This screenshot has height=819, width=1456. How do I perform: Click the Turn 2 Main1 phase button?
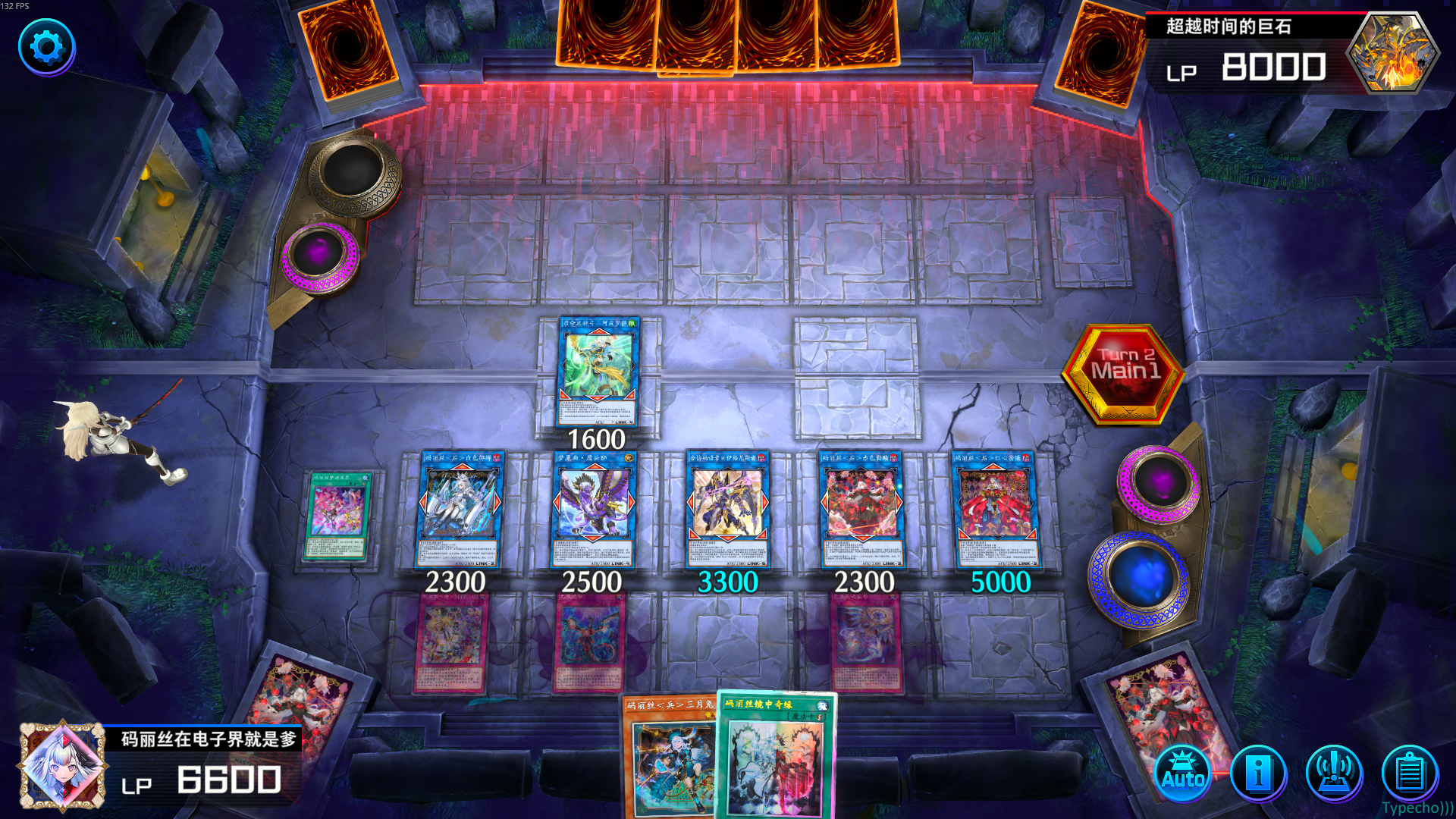pyautogui.click(x=1124, y=372)
